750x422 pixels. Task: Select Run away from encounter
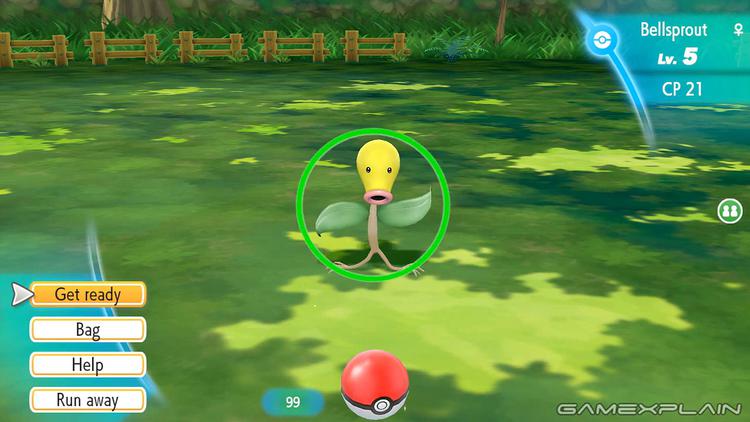tap(88, 400)
